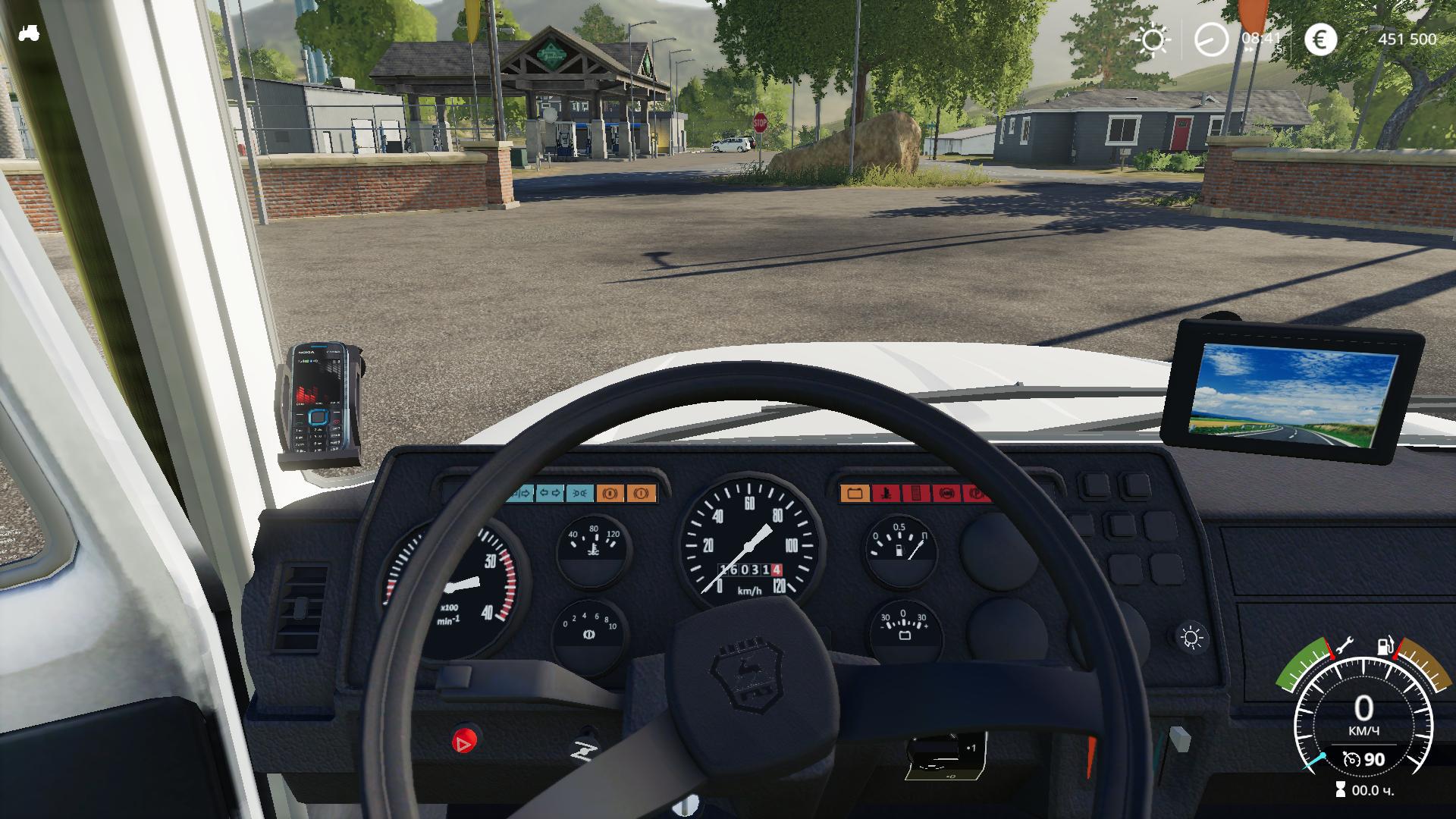The image size is (1456, 819).
Task: Select the sunny weather icon
Action: point(1153,39)
